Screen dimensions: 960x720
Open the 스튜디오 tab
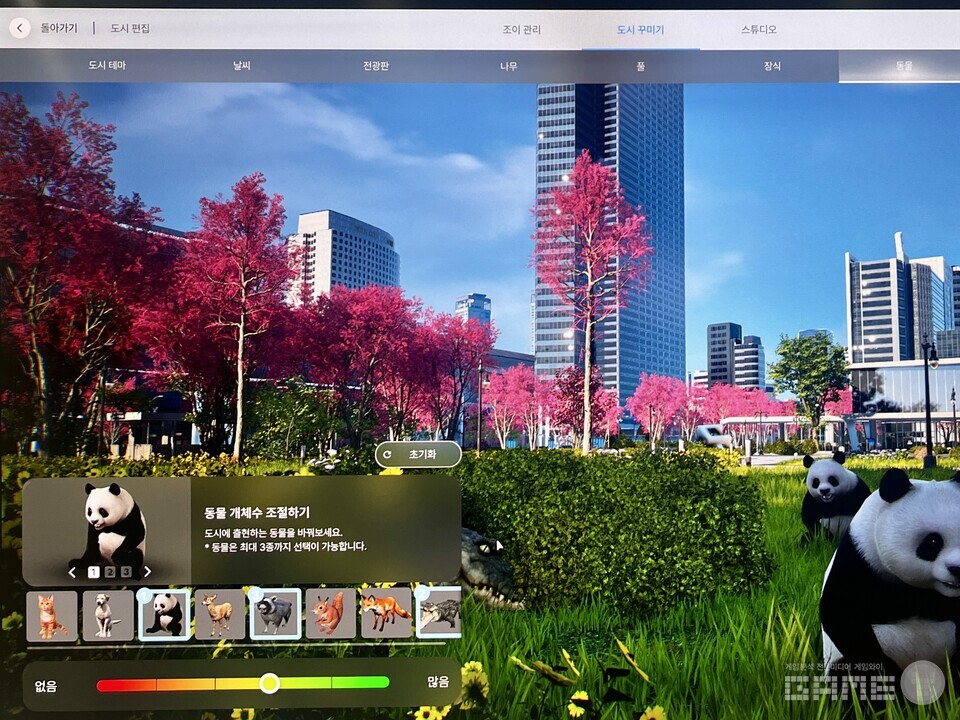[x=759, y=30]
